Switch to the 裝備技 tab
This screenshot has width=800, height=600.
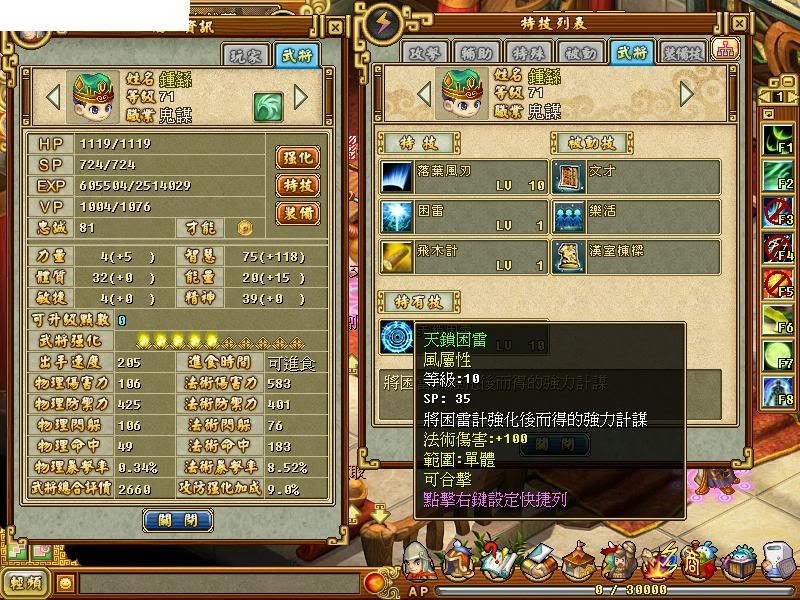682,52
